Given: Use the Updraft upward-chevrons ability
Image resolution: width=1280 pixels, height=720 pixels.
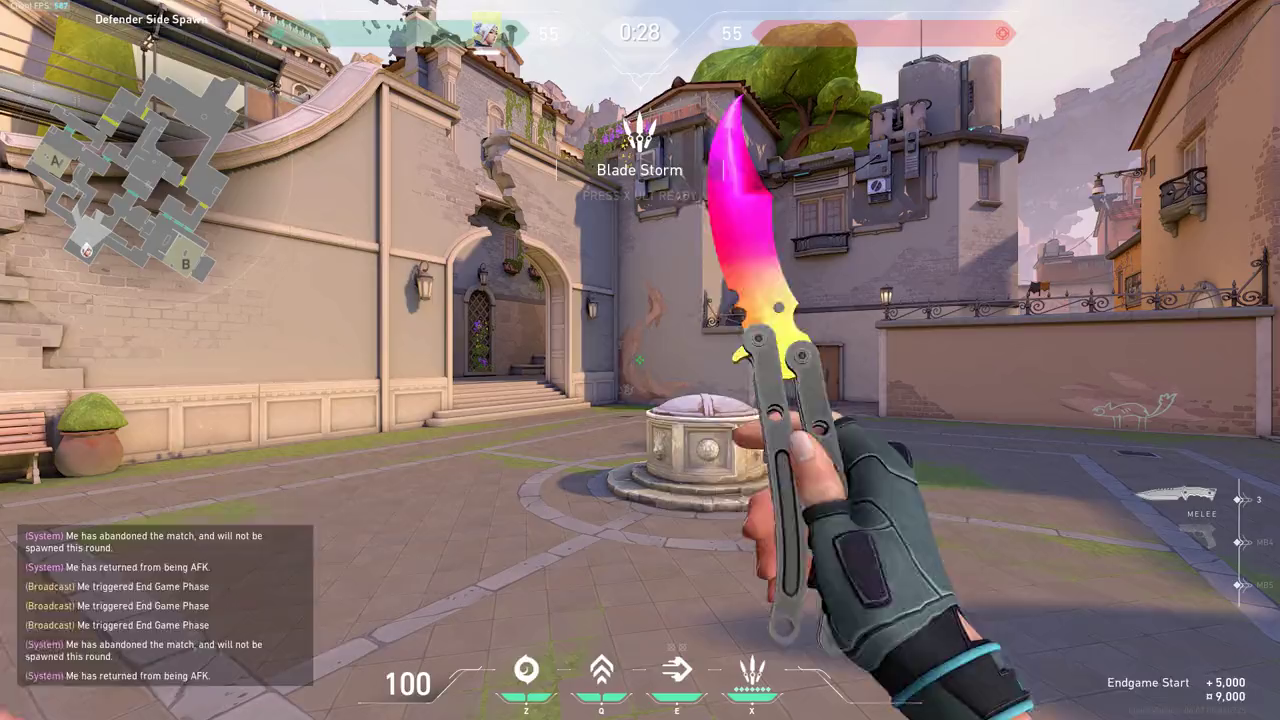Looking at the screenshot, I should (x=601, y=670).
